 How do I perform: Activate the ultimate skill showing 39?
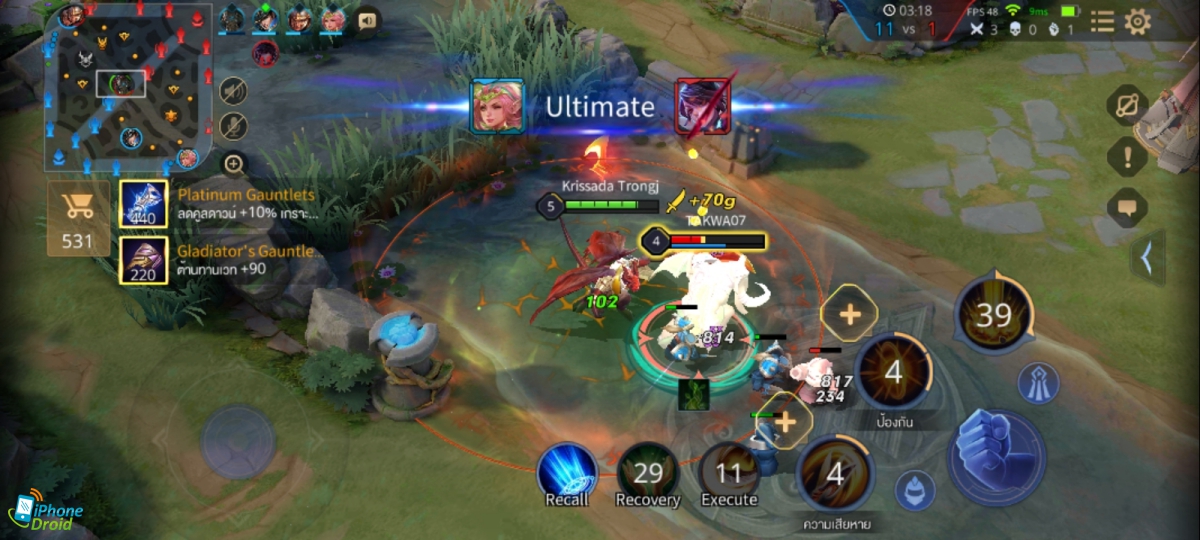(x=994, y=315)
